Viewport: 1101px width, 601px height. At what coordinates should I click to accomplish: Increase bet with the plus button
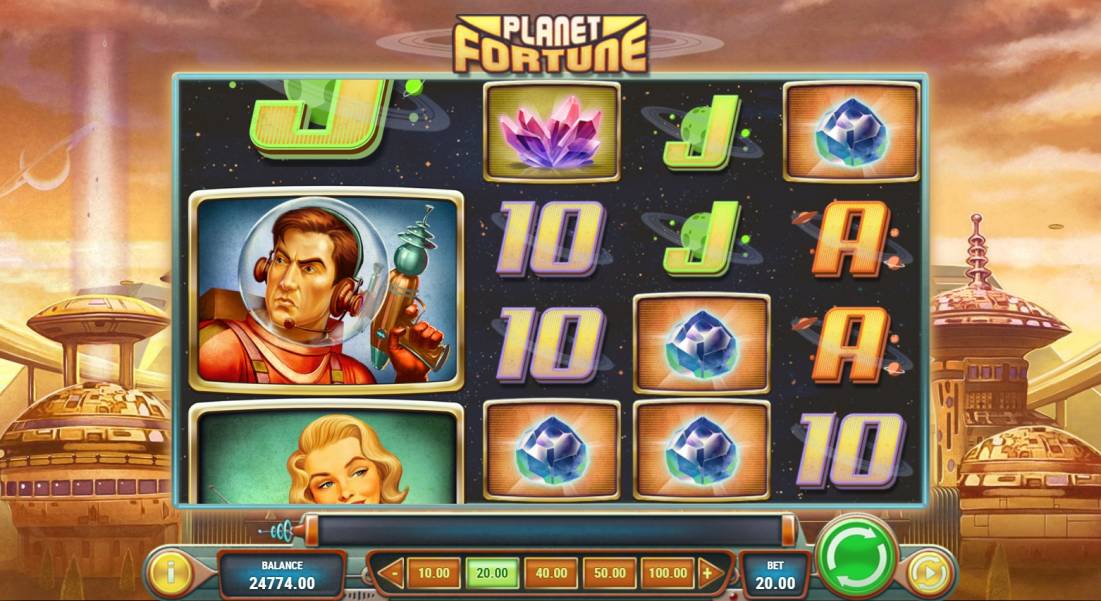coord(709,574)
